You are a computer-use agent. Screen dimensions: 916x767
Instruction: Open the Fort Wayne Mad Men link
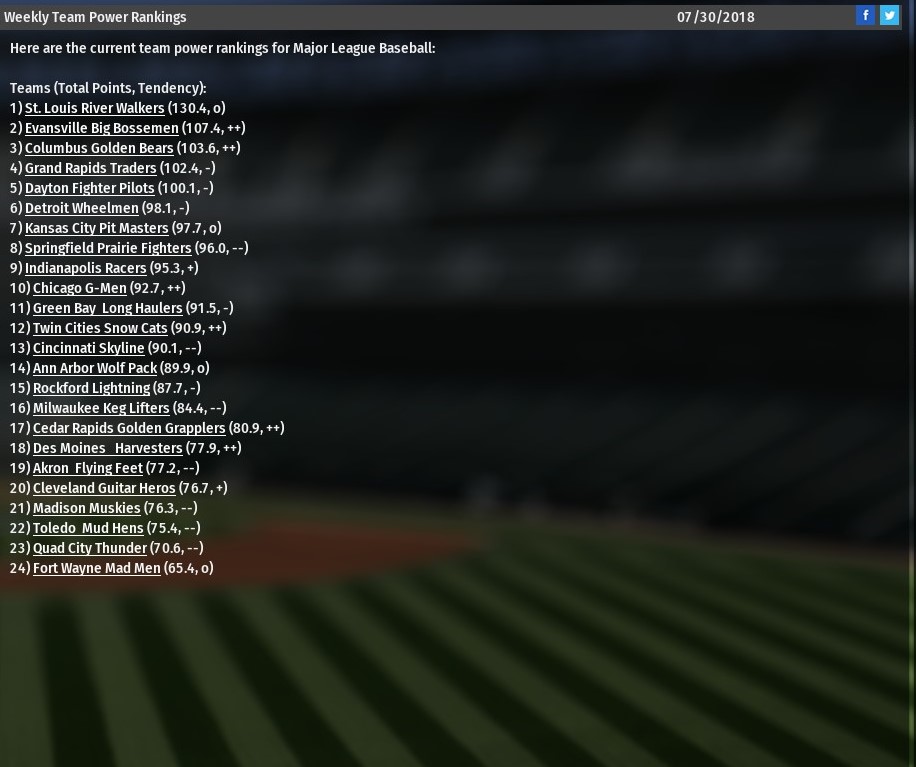point(96,568)
